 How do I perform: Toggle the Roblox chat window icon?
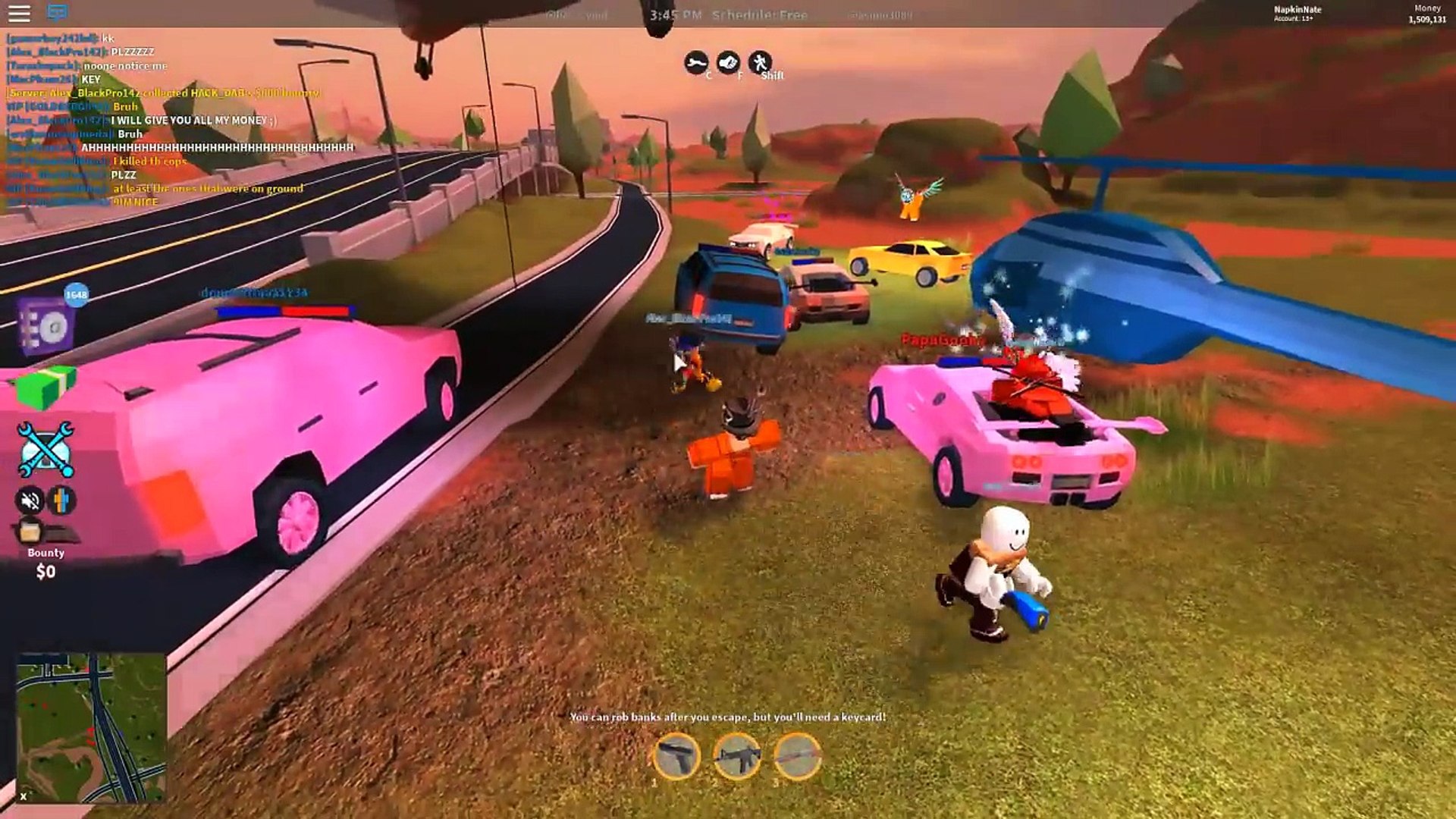[58, 13]
